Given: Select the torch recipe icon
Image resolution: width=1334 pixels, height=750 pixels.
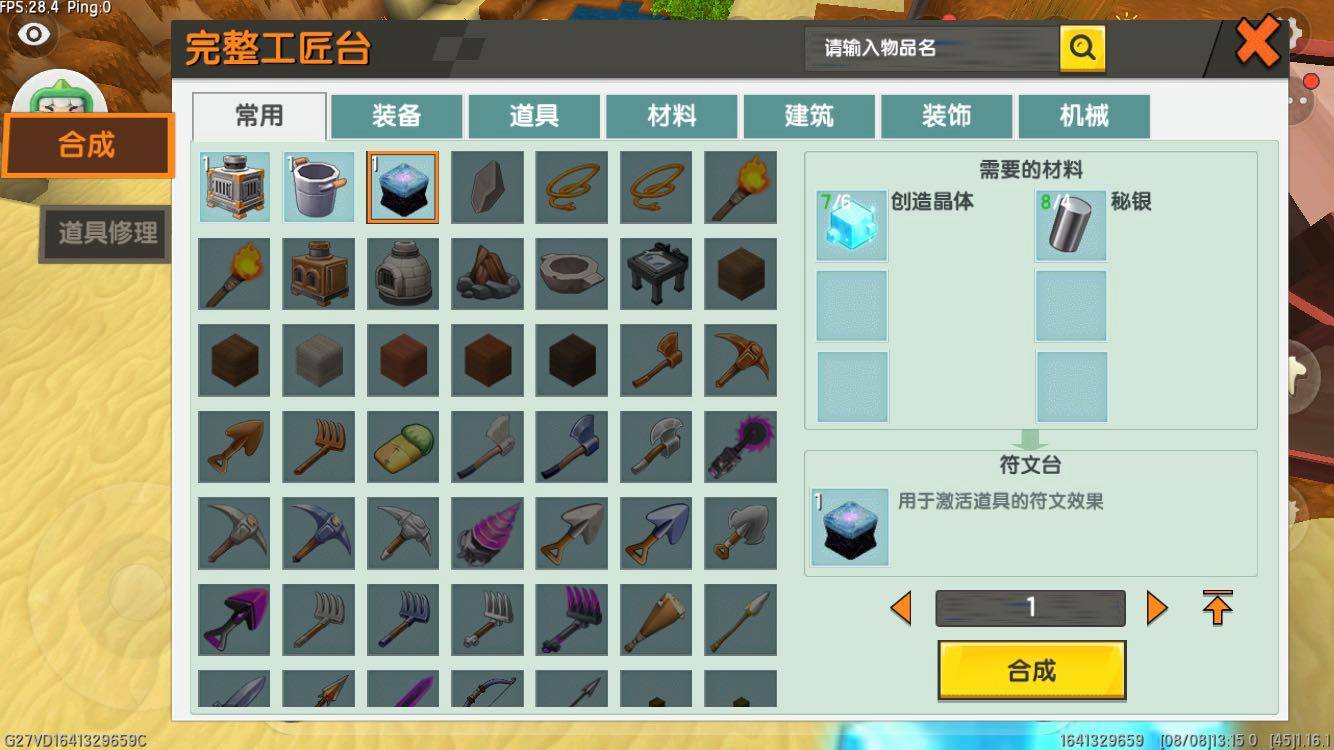Looking at the screenshot, I should pyautogui.click(x=740, y=187).
